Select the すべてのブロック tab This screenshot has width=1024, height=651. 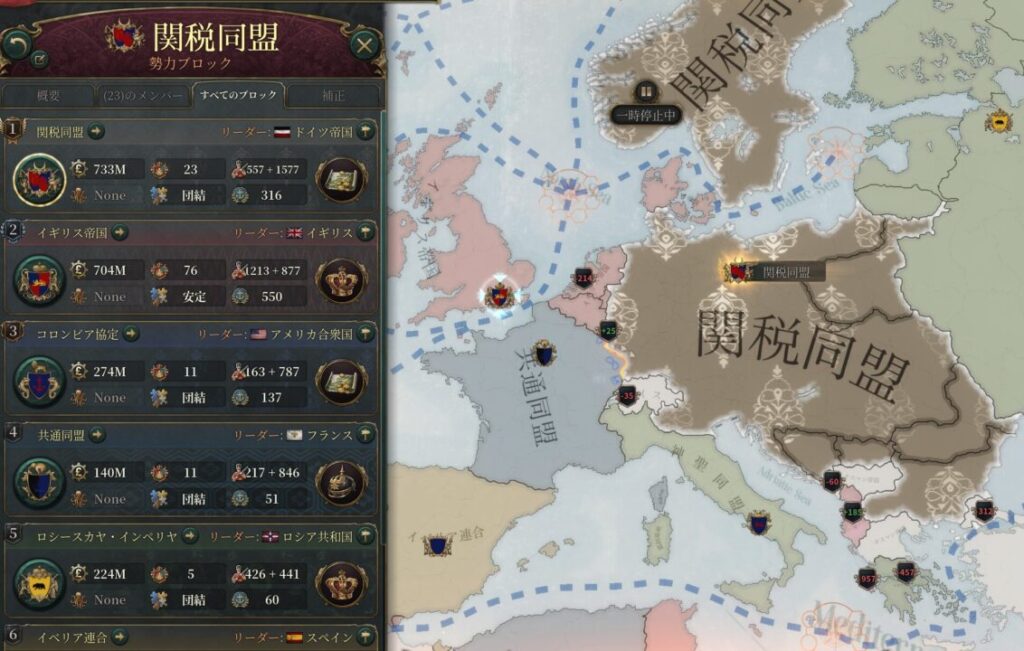(x=240, y=96)
